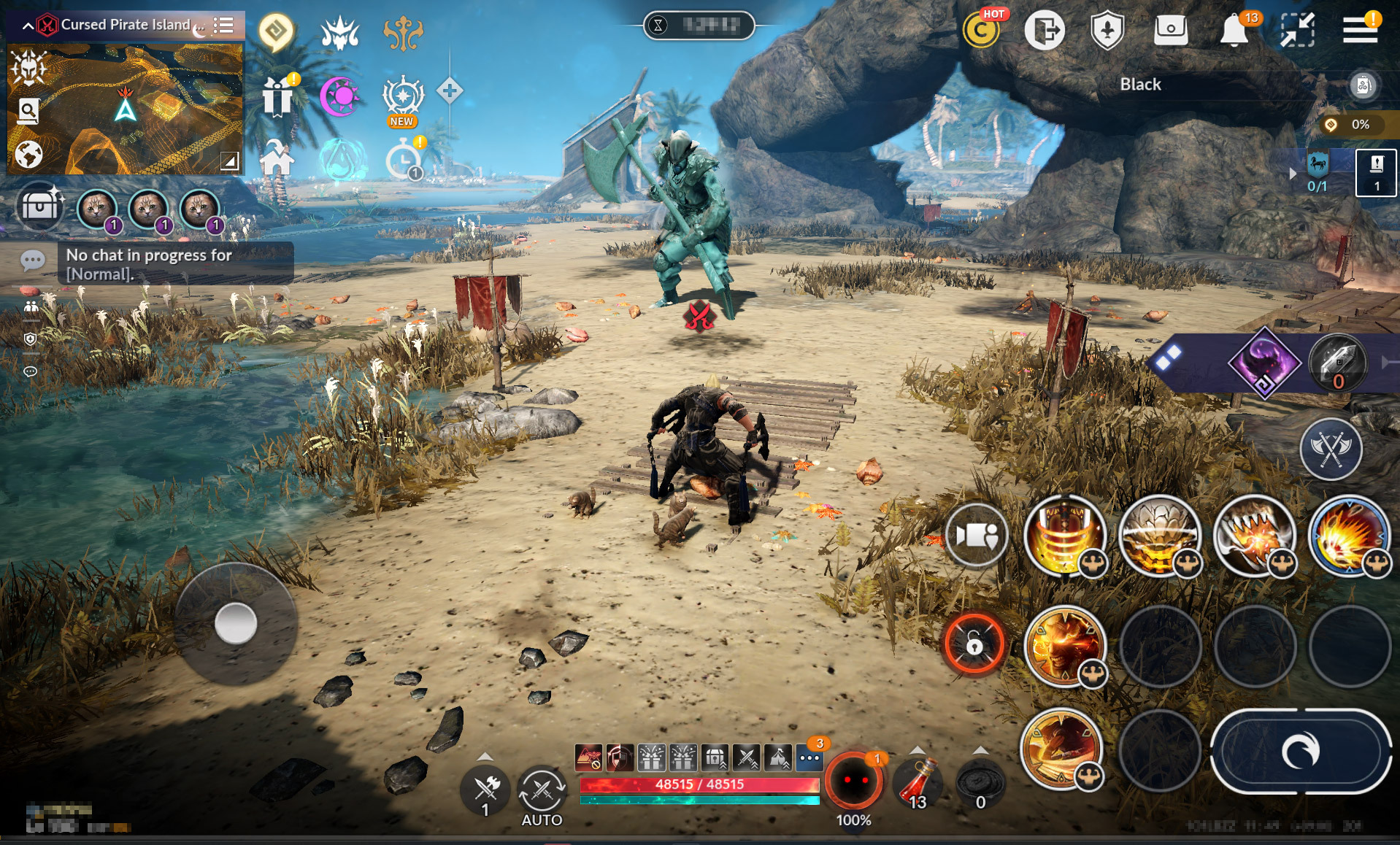The image size is (1400, 845).
Task: Tap the large dodge swirl button
Action: point(1300,752)
